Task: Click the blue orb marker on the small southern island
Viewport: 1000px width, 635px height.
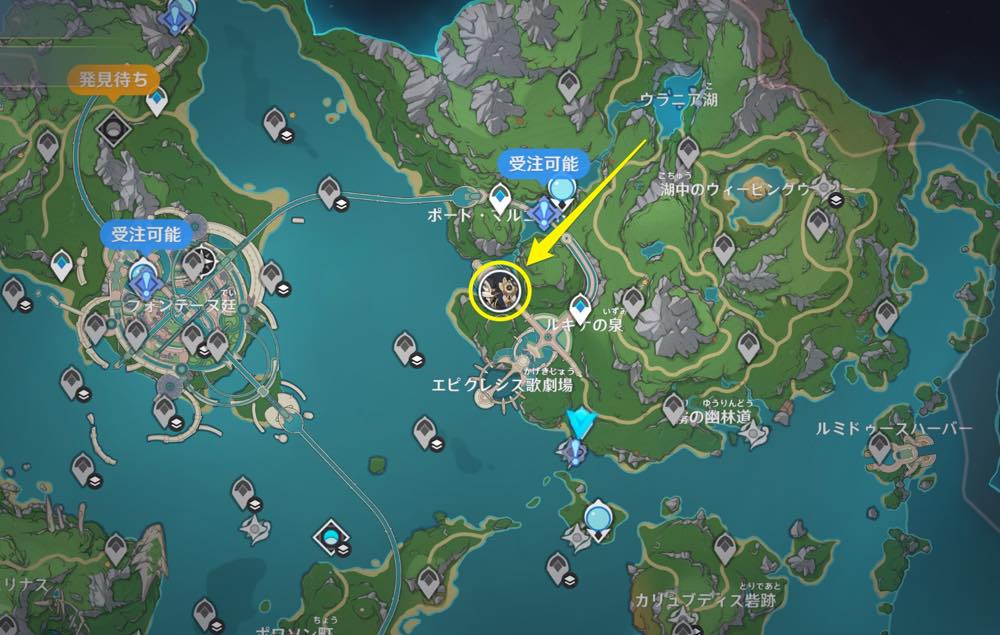Action: [597, 516]
